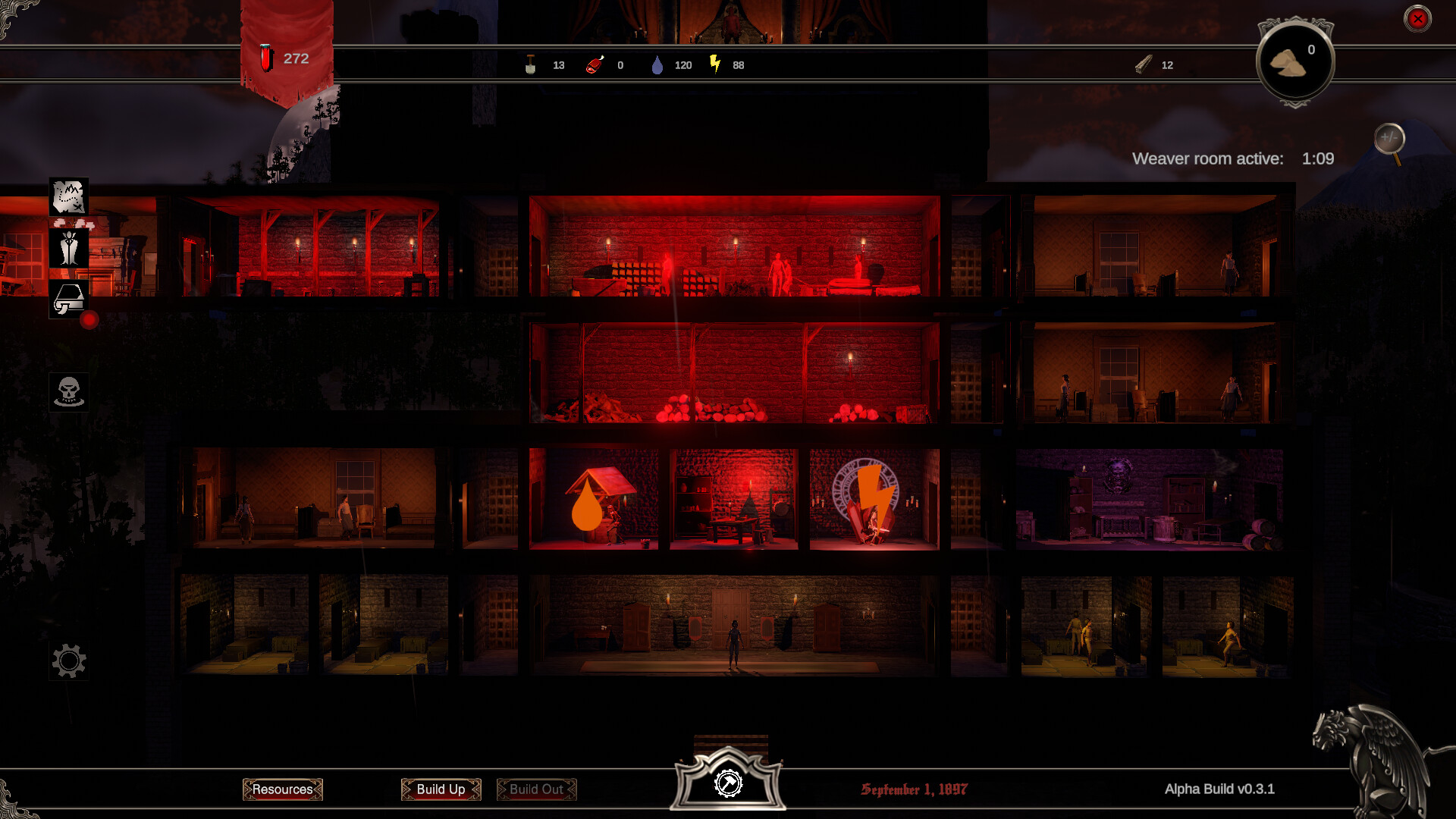1456x819 pixels.
Task: Click the blood vial icon showing 272
Action: pyautogui.click(x=267, y=58)
